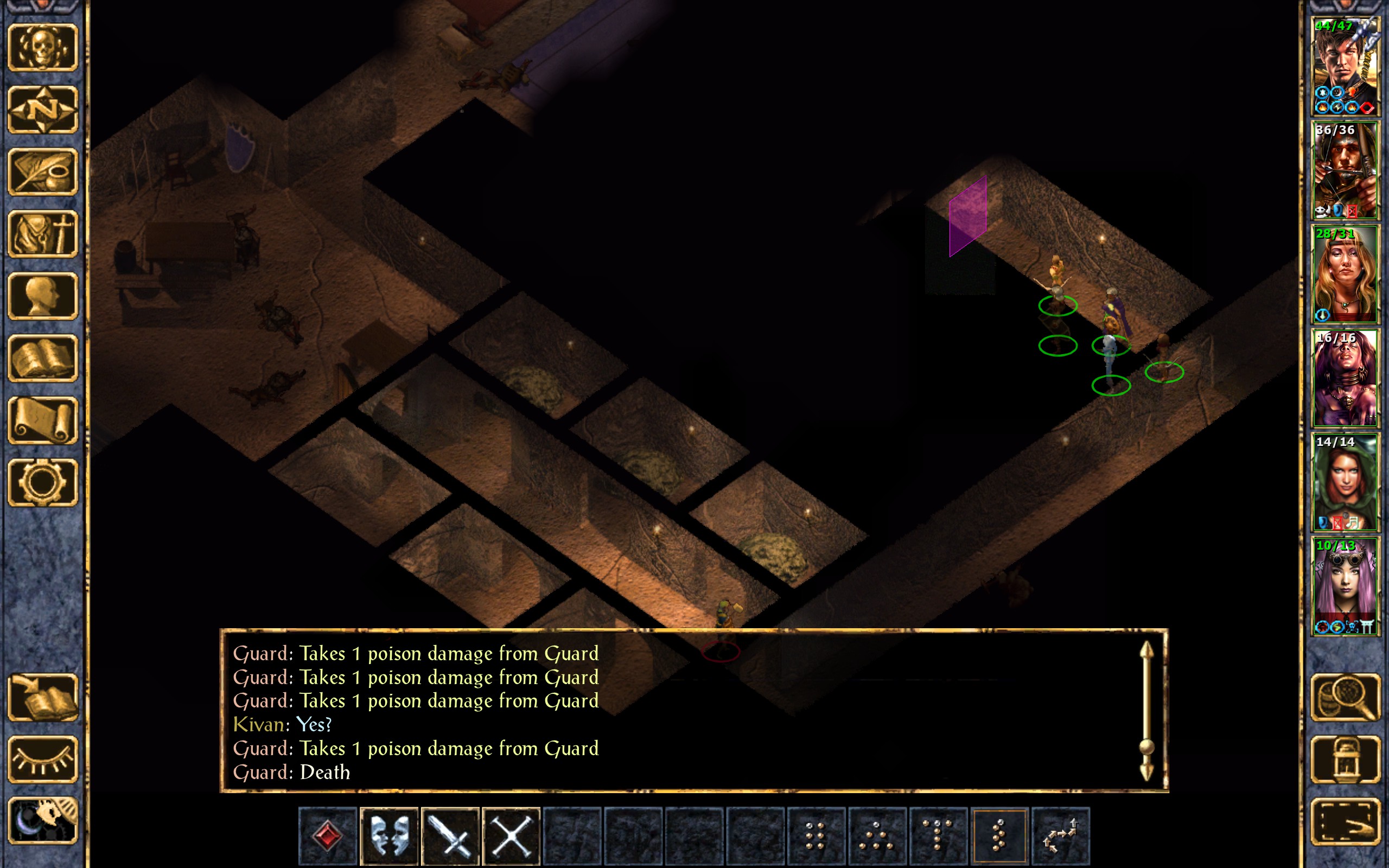Click the crossed white swords button
1389x868 pixels.
(512, 835)
